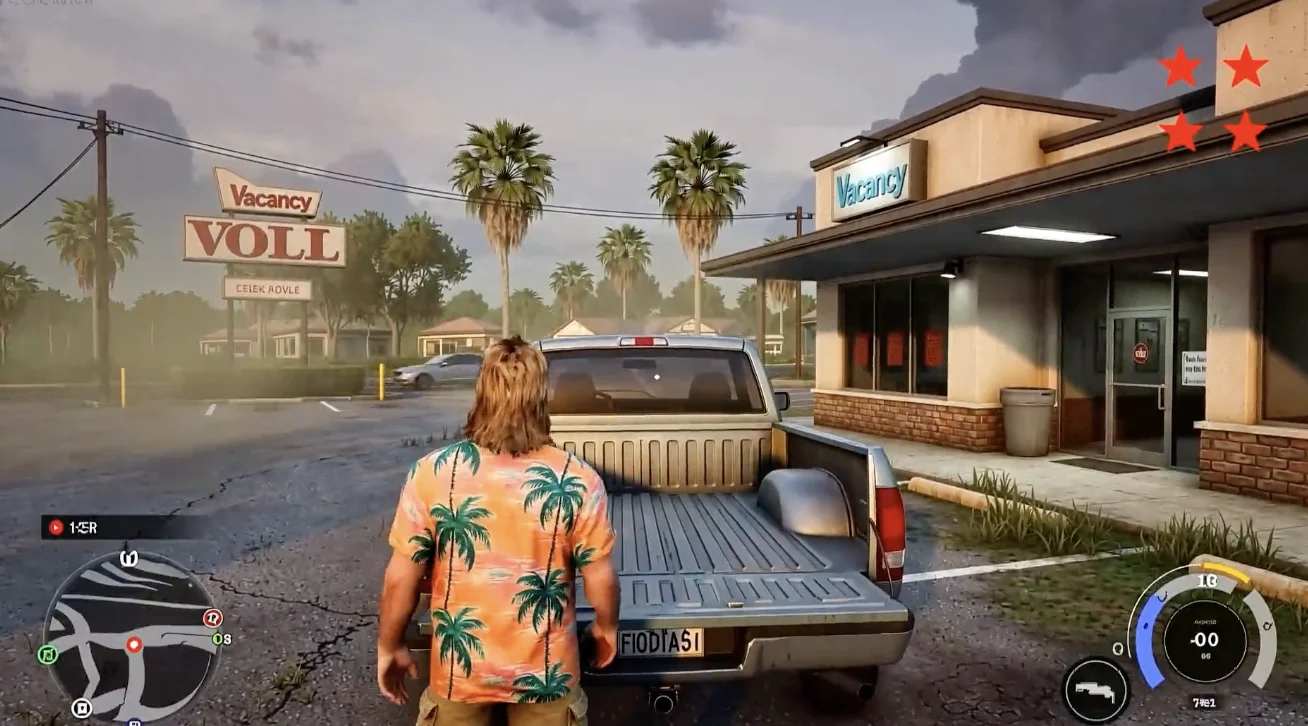The height and width of the screenshot is (726, 1308).
Task: Click the green flag icon on minimap's left edge
Action: coord(49,655)
